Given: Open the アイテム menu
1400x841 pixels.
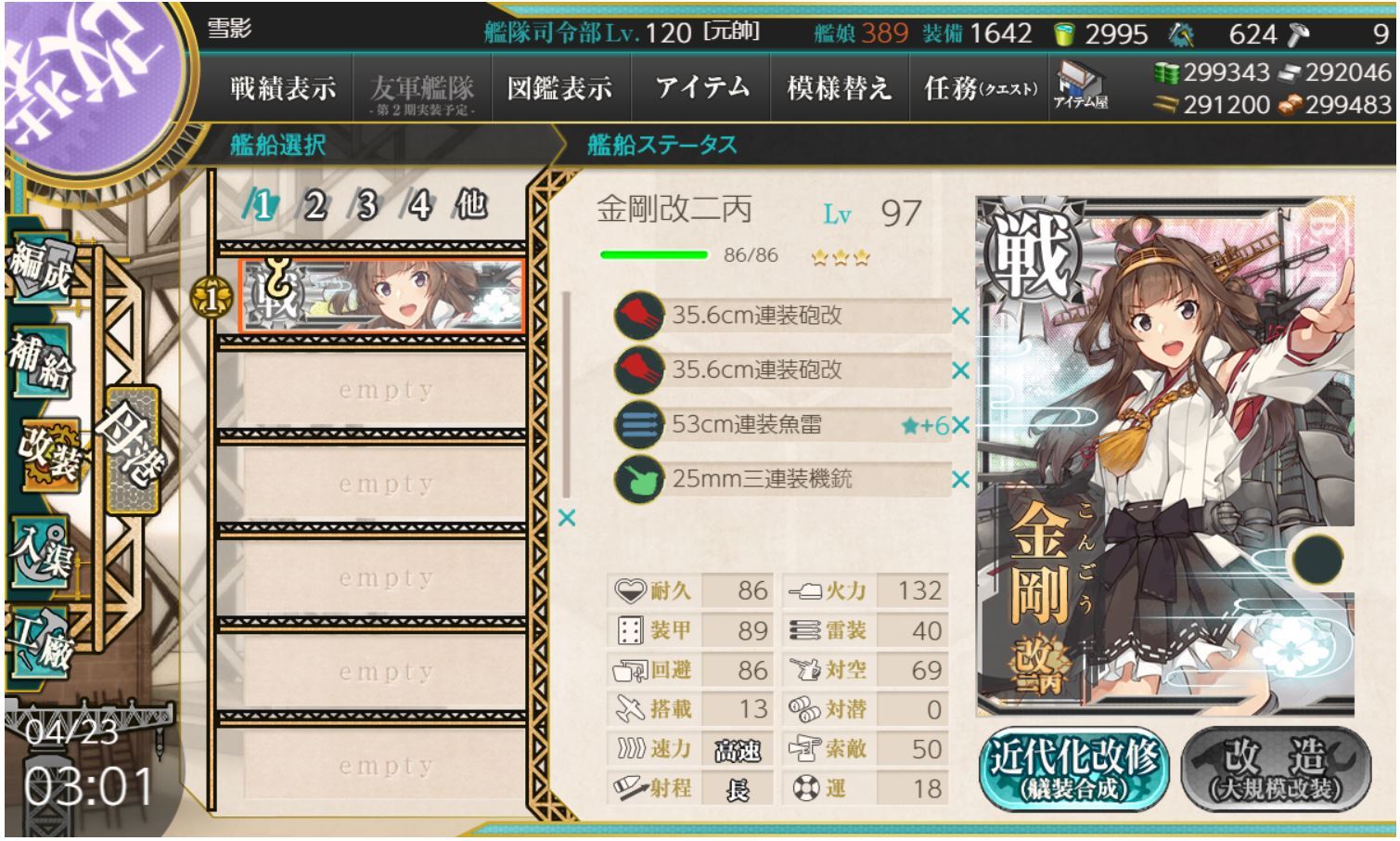Looking at the screenshot, I should (701, 89).
